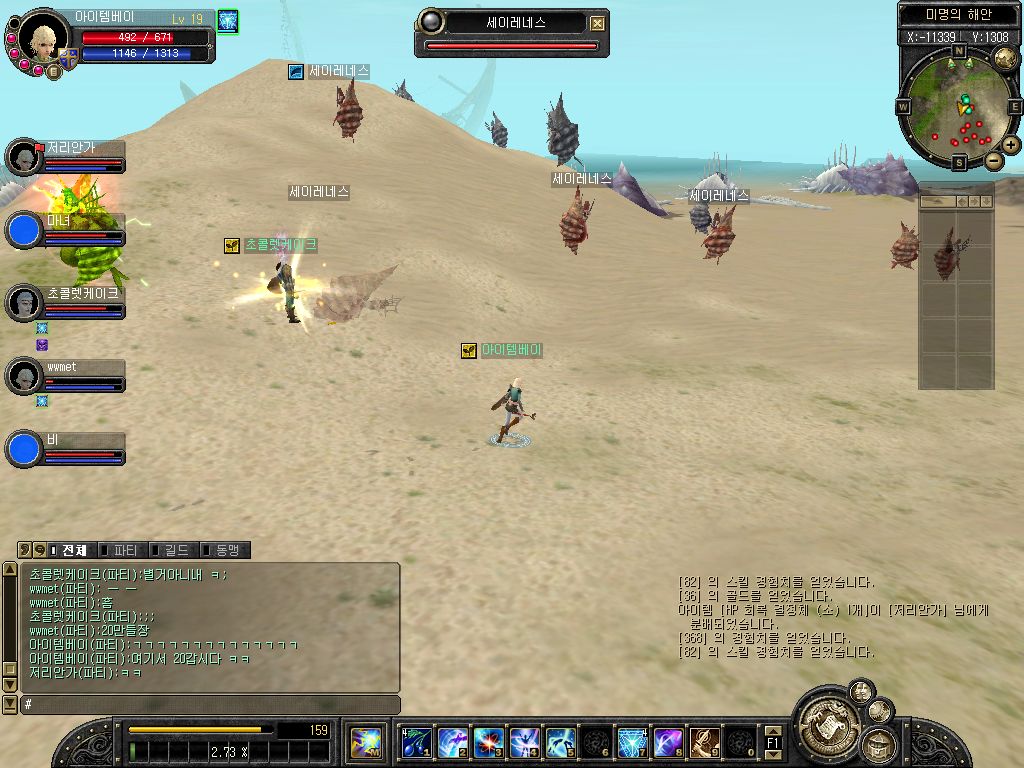The width and height of the screenshot is (1024, 768).
Task: Select party member 초콜렛케이크's portrait
Action: click(x=23, y=302)
